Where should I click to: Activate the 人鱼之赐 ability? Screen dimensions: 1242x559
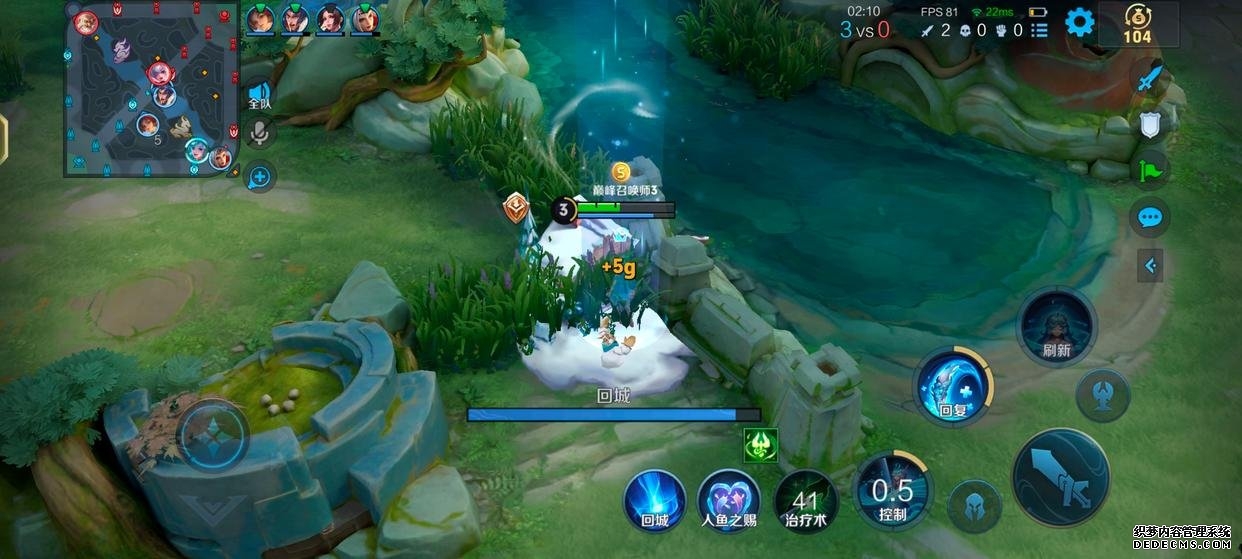click(730, 499)
